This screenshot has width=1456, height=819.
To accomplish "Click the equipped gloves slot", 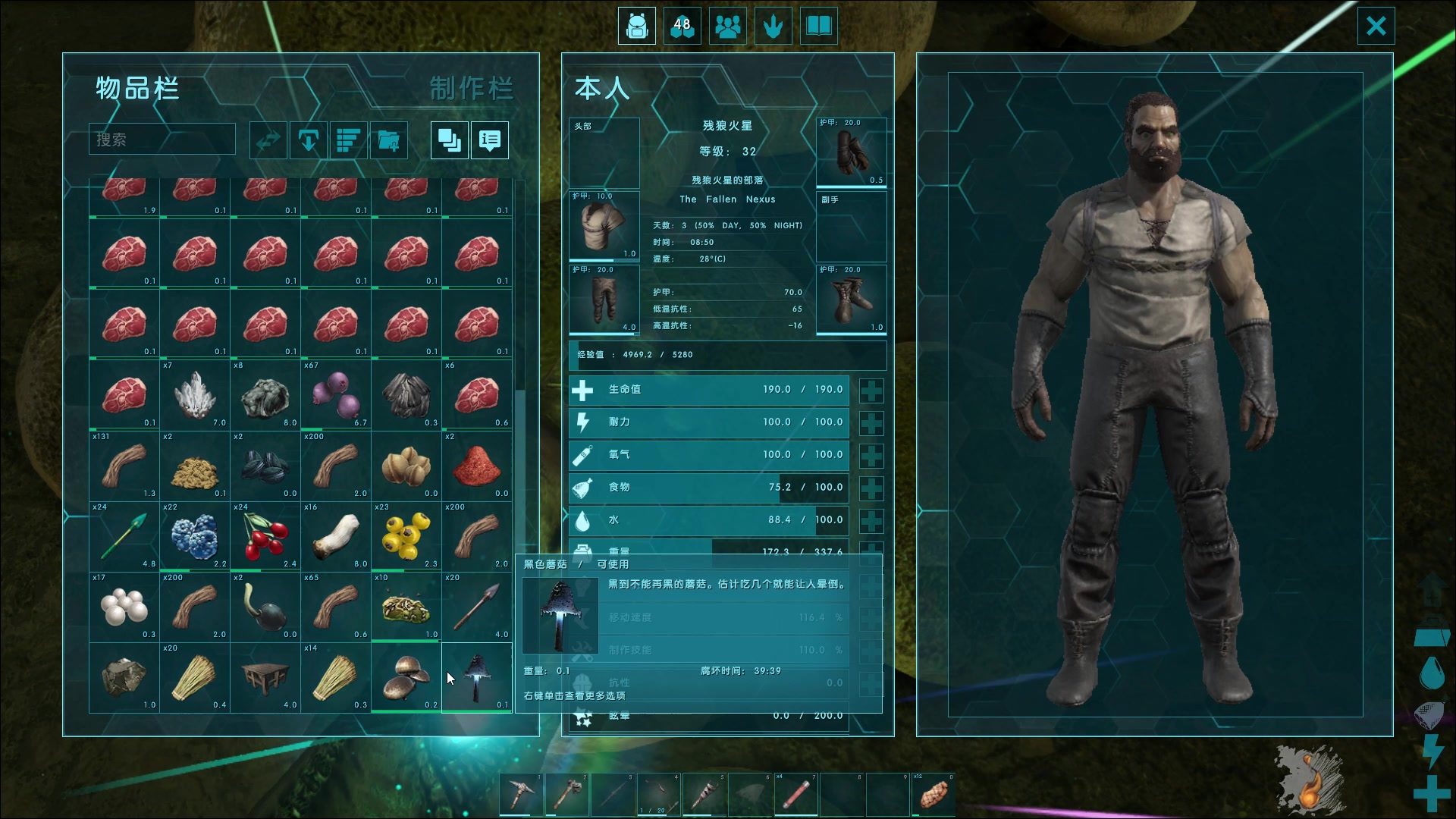I will click(x=851, y=152).
